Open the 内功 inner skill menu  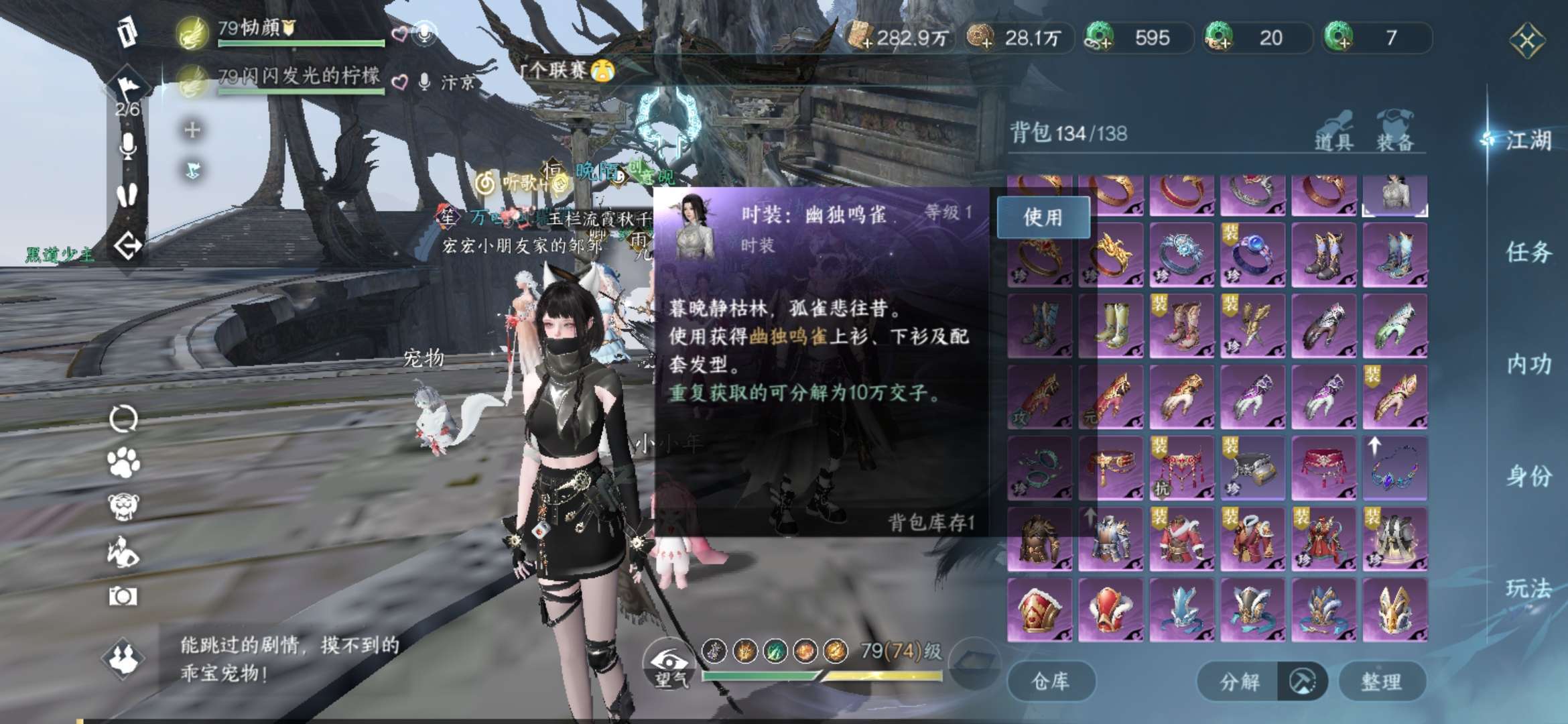[1528, 365]
